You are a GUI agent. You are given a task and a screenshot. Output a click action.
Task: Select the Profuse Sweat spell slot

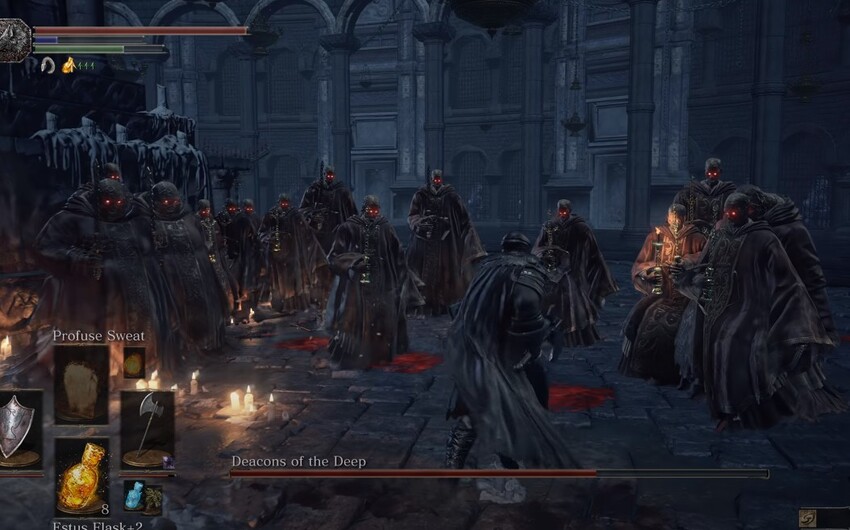(81, 384)
